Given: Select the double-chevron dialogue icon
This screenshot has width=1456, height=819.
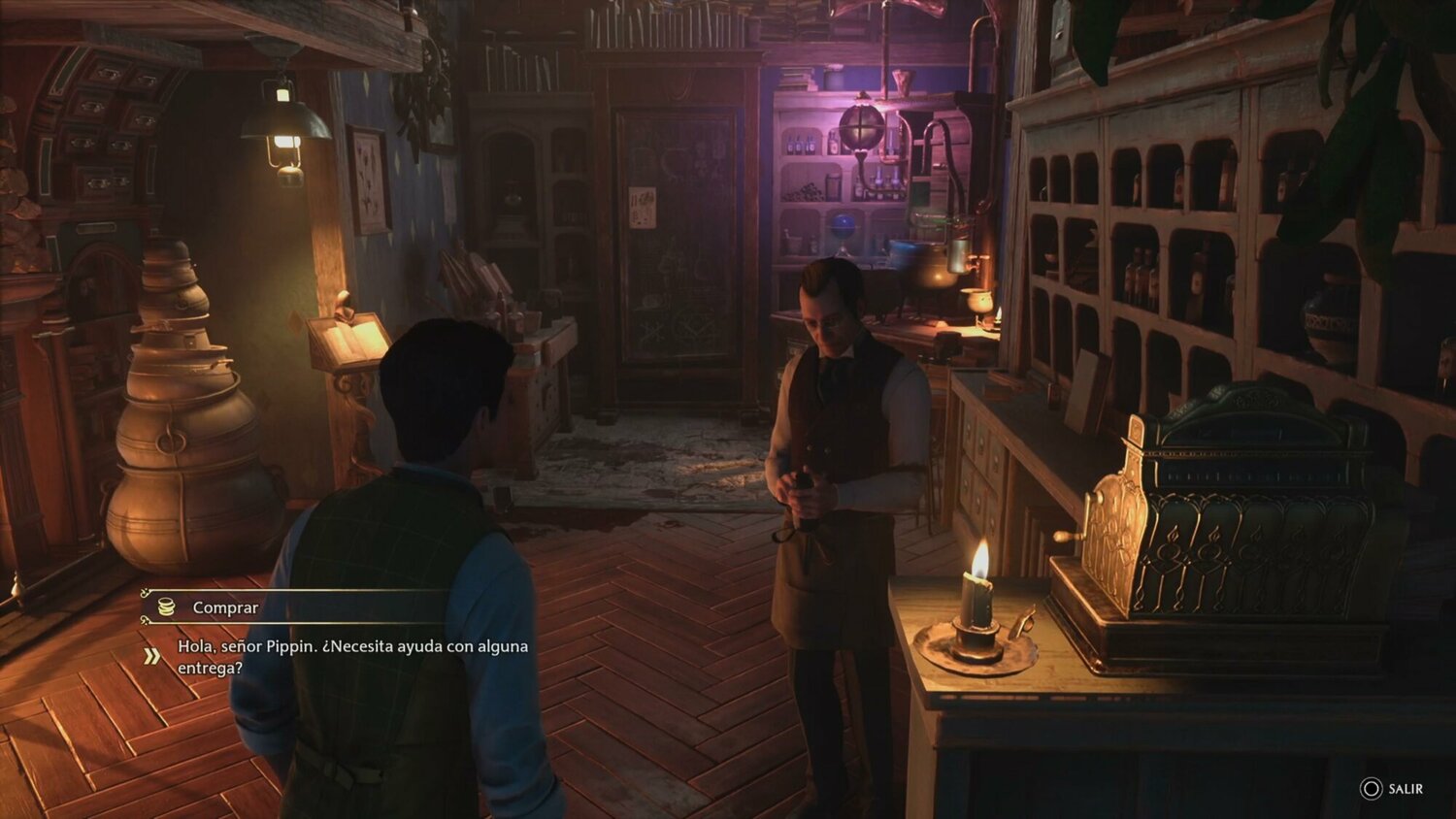Looking at the screenshot, I should coord(149,654).
